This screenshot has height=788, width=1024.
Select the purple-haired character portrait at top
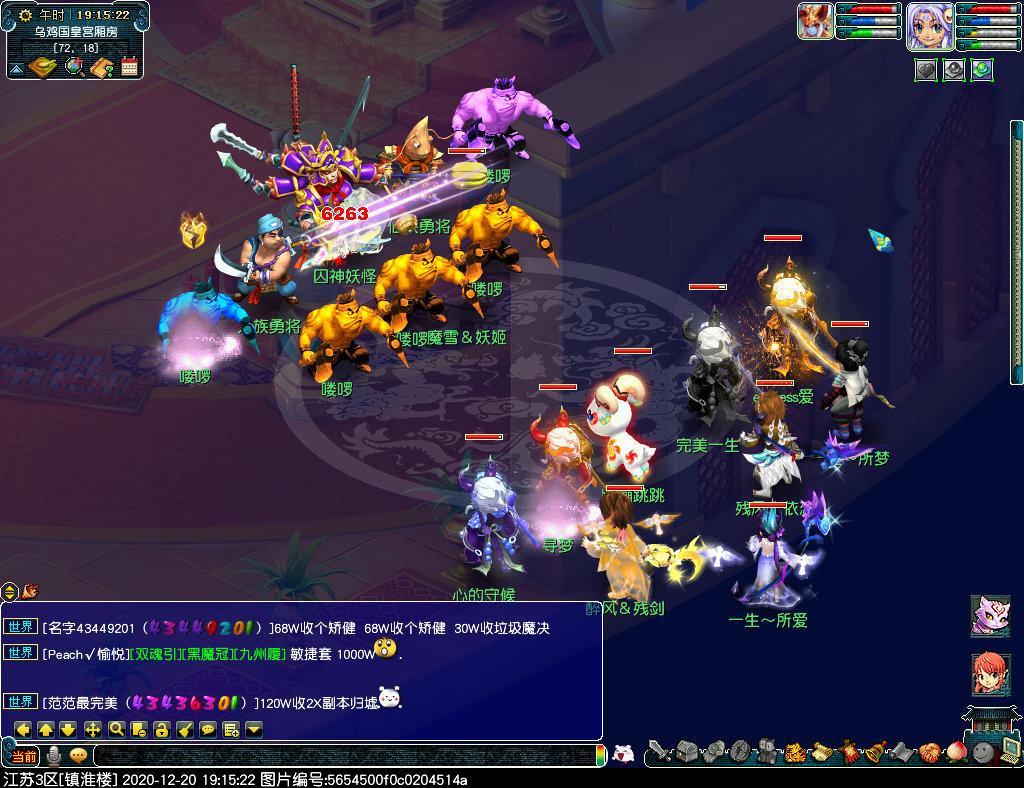point(926,25)
